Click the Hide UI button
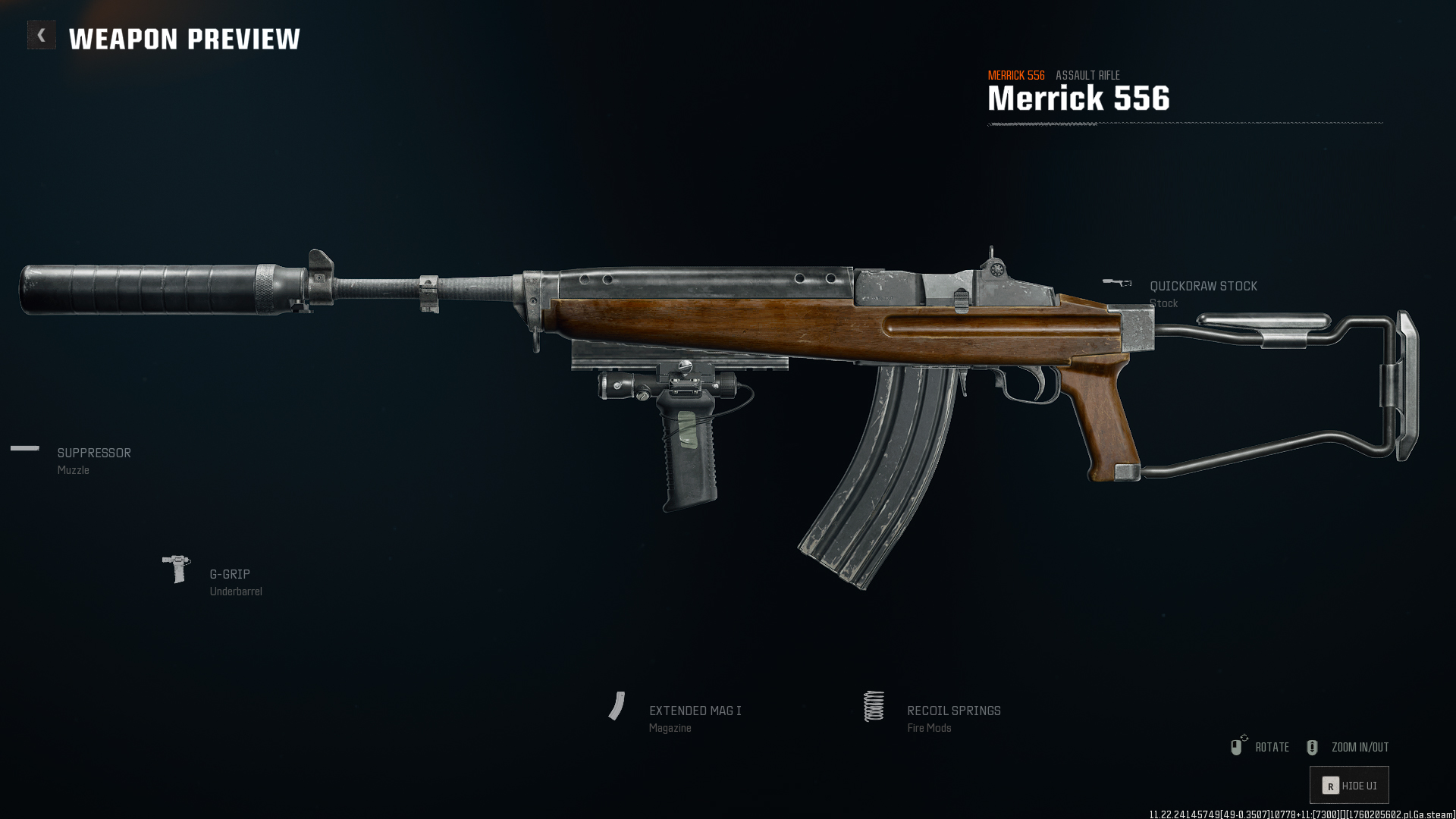The image size is (1456, 819). point(1349,786)
